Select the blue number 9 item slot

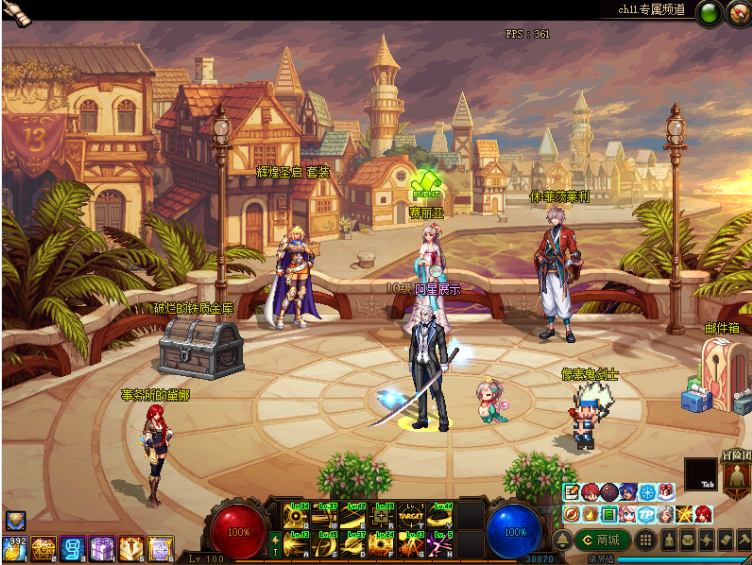pos(72,548)
